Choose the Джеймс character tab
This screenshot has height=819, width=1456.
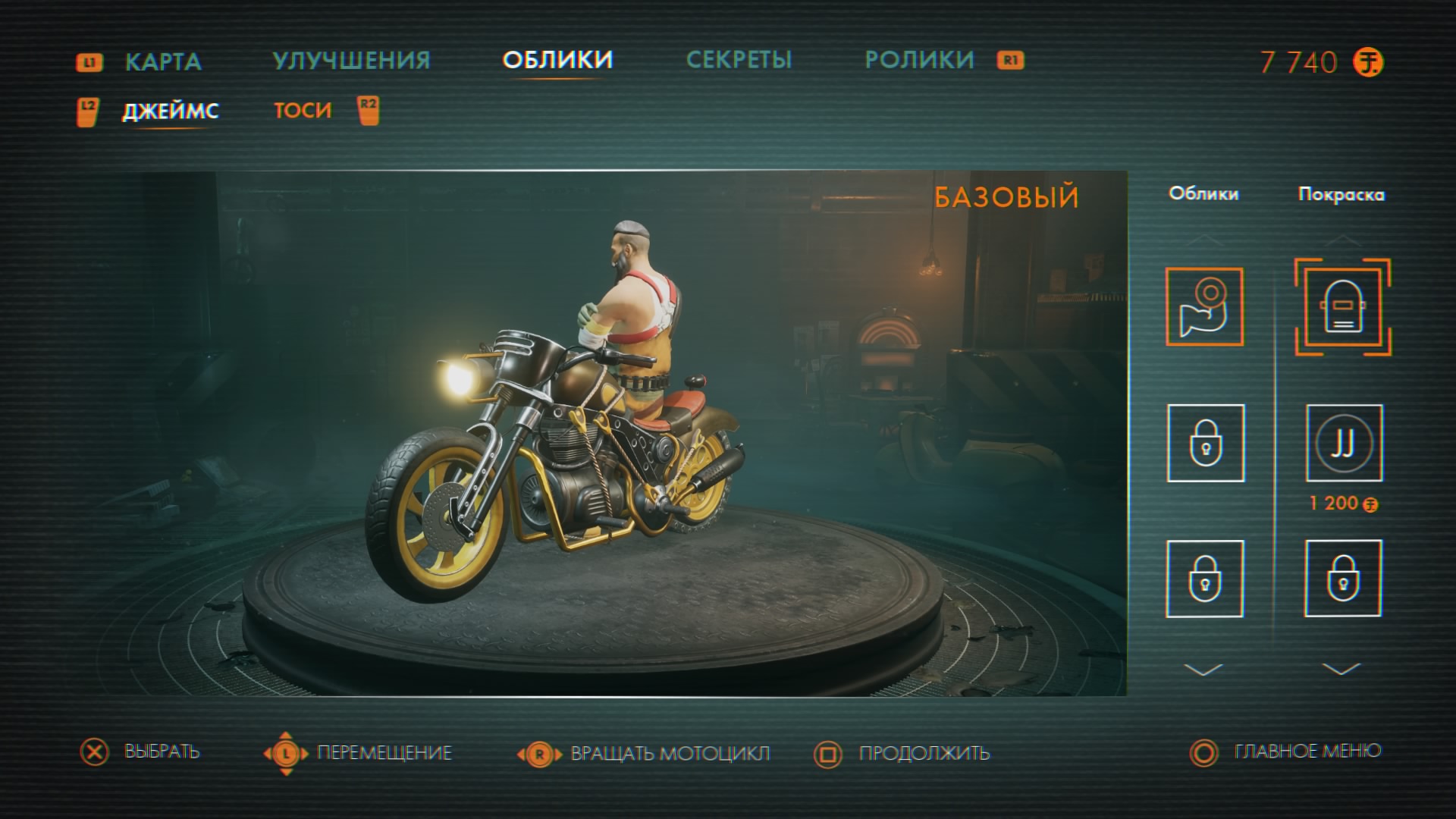(171, 111)
